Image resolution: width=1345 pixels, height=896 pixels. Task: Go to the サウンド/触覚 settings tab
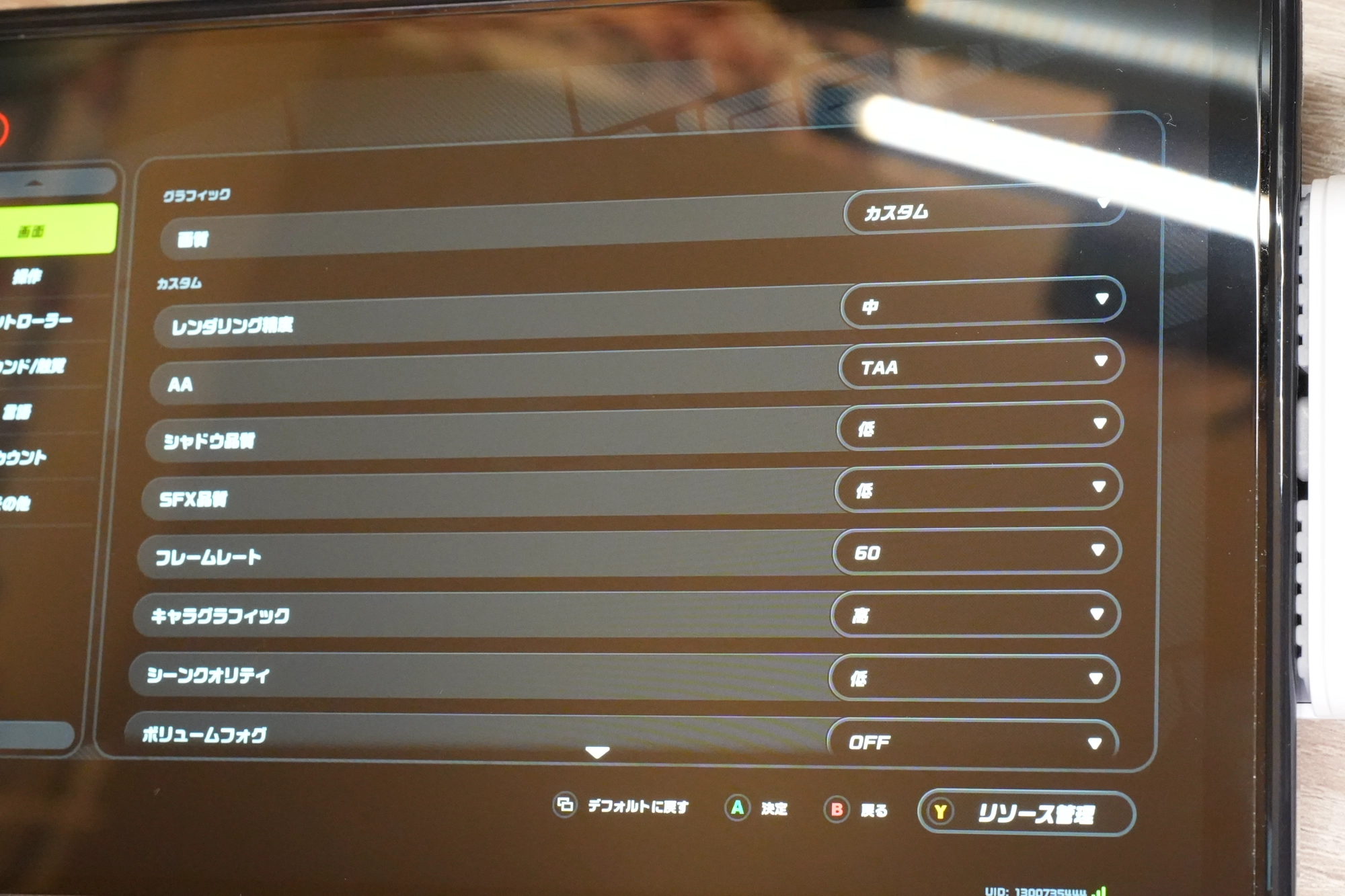point(32,366)
